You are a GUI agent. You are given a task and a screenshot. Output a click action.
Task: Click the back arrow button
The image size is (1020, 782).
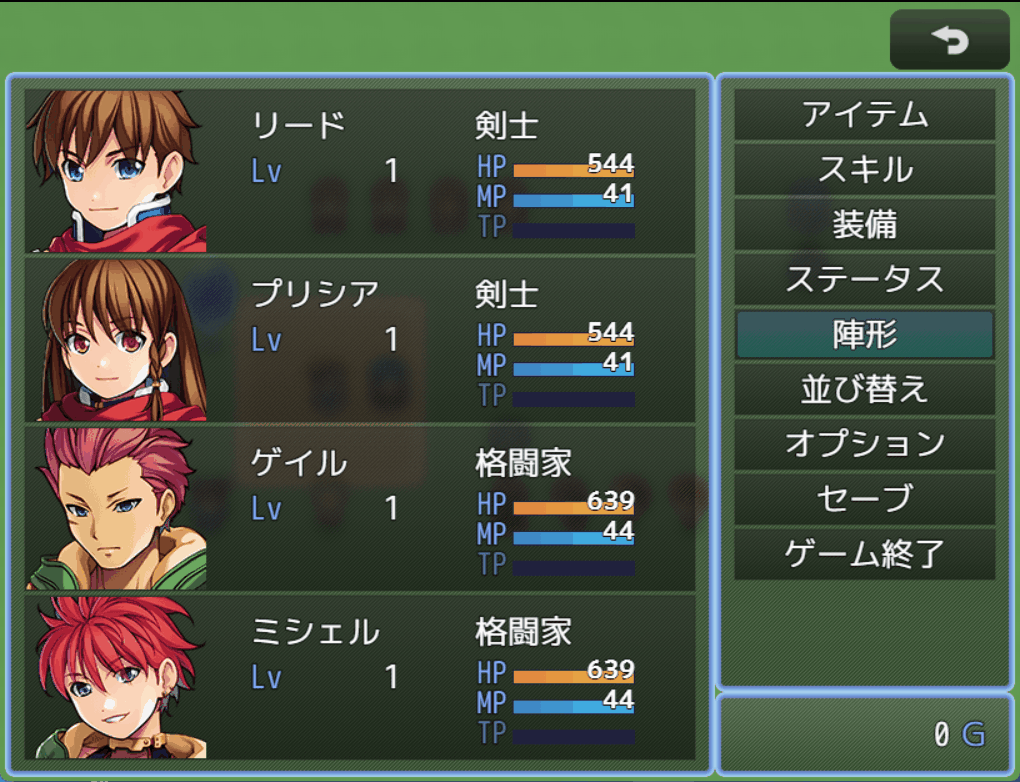point(949,40)
